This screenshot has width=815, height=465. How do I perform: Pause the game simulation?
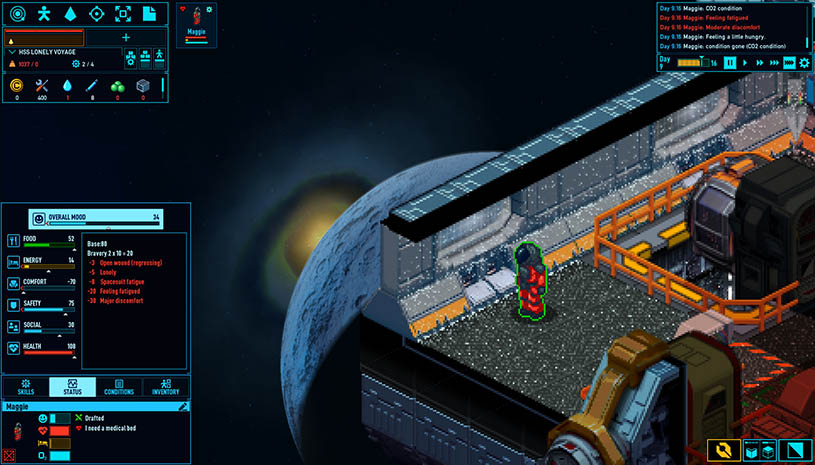[x=731, y=62]
